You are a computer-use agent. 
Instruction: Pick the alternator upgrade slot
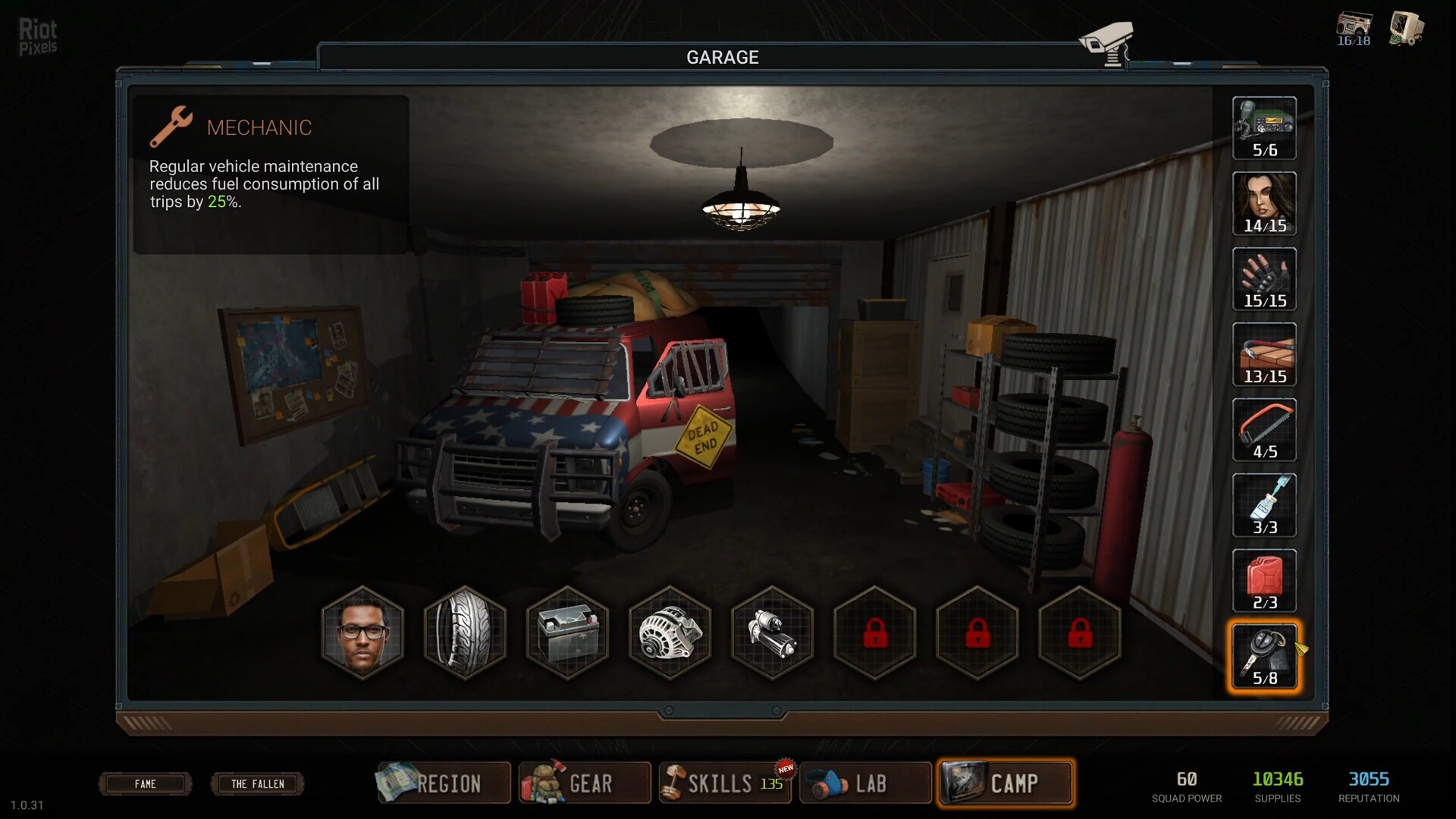pos(670,632)
